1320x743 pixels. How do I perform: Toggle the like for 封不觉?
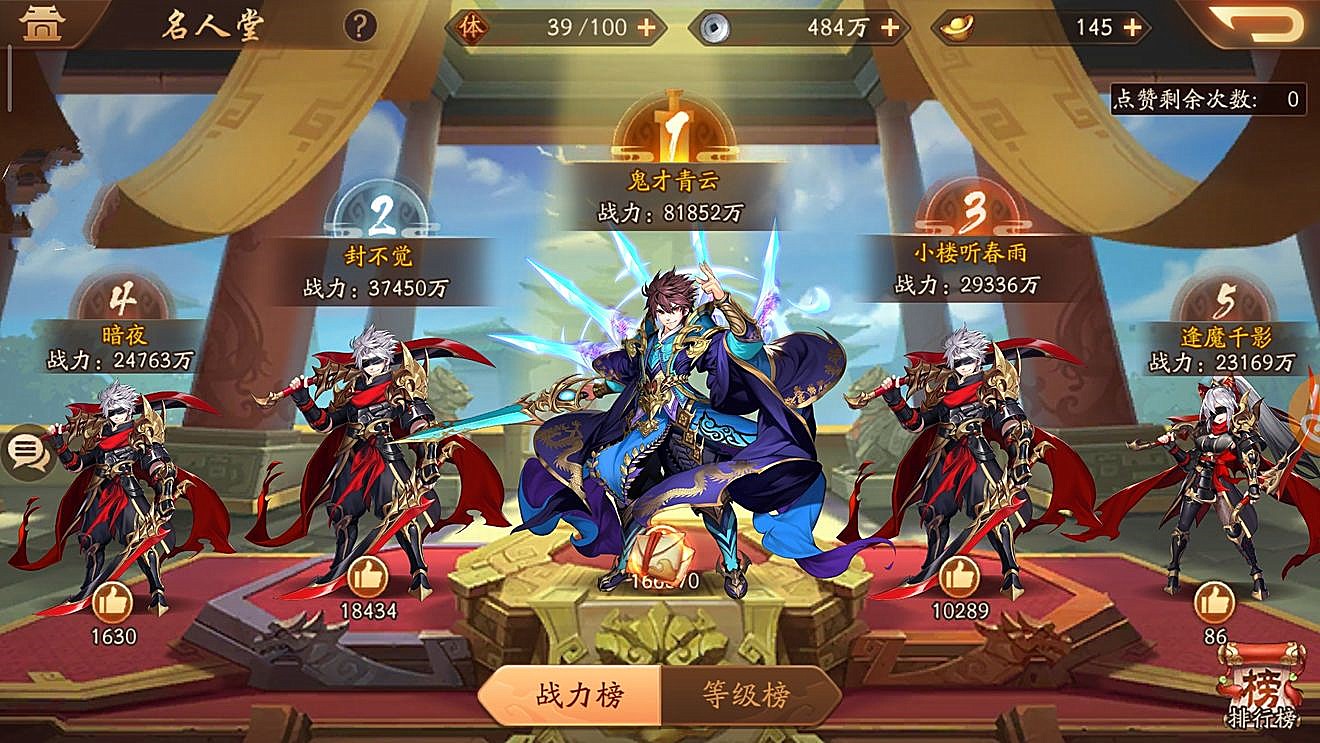pyautogui.click(x=370, y=577)
